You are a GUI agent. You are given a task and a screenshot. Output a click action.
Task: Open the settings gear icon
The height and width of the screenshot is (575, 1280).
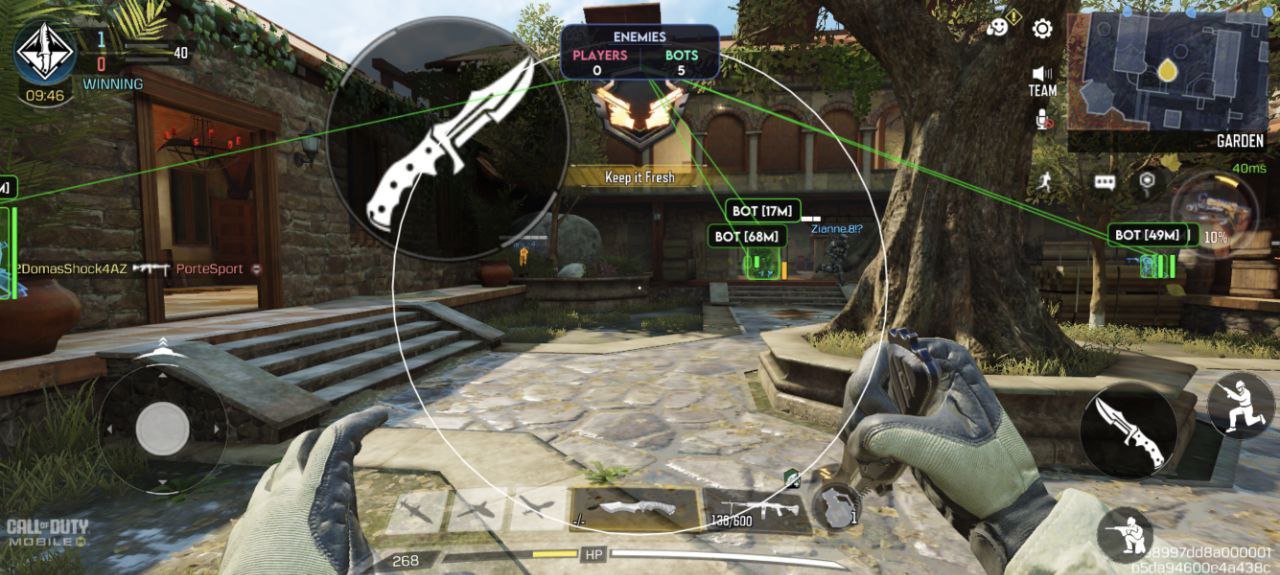[x=1042, y=28]
